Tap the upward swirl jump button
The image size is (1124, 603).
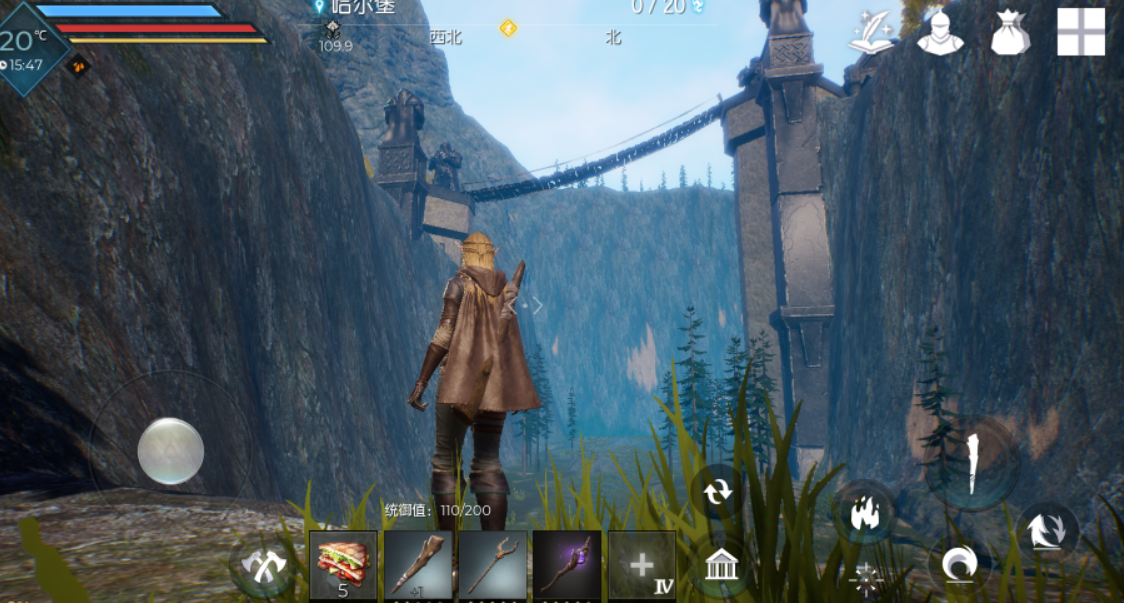(1046, 531)
